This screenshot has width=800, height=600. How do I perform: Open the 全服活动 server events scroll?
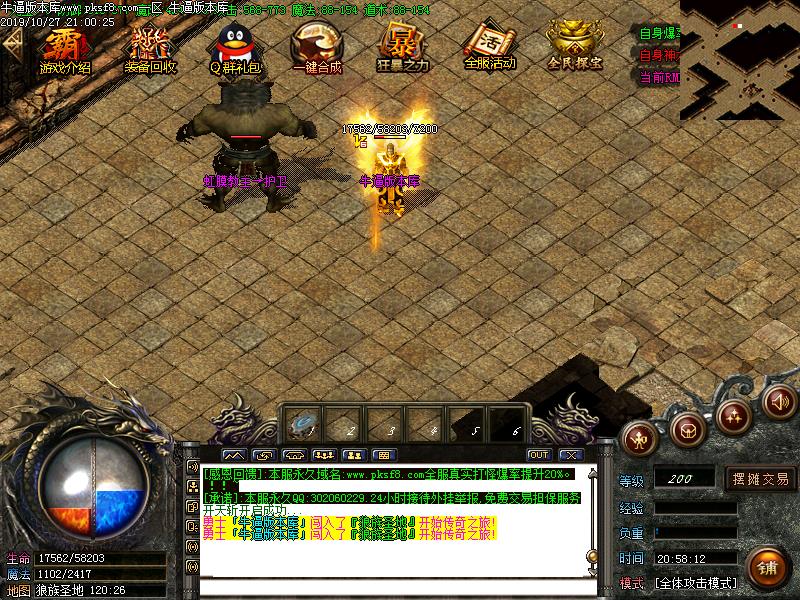click(489, 48)
